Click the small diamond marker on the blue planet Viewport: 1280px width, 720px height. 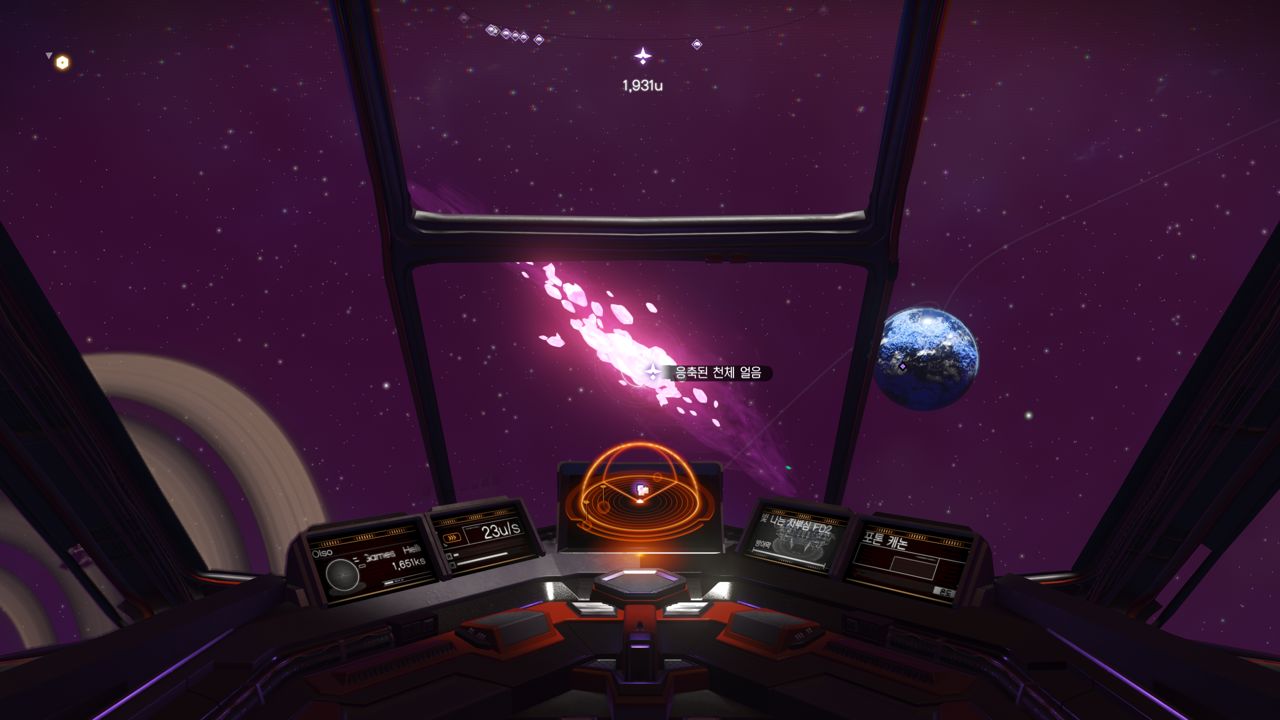[x=902, y=367]
